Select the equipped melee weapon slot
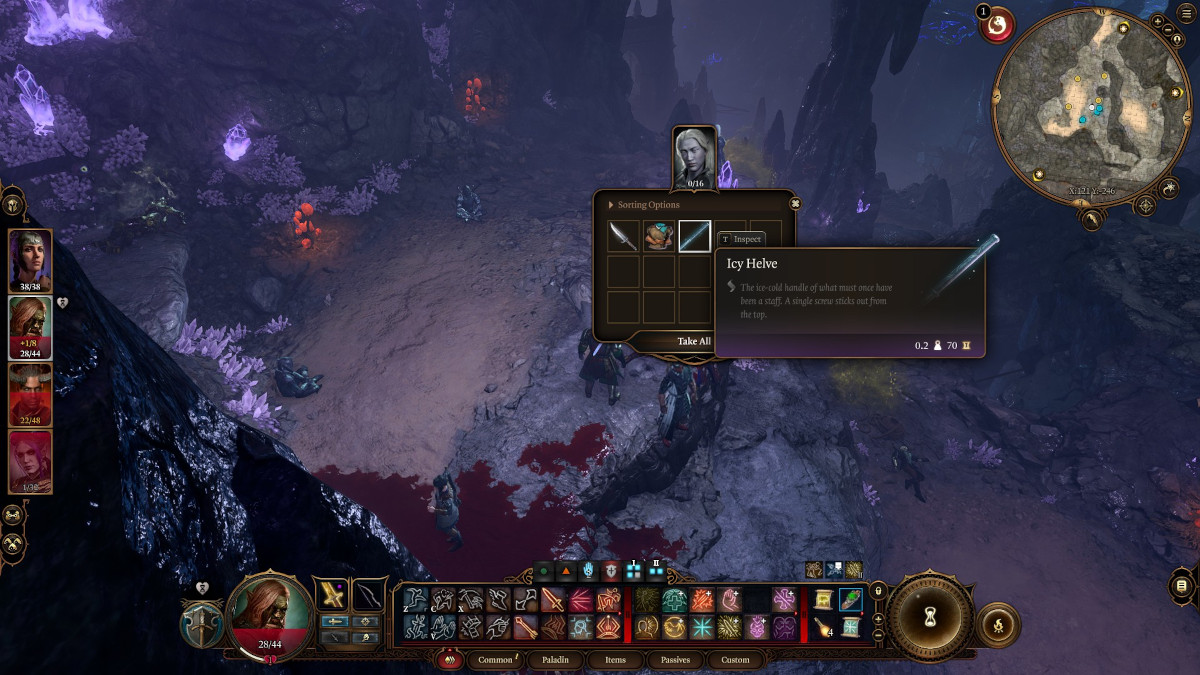Image resolution: width=1200 pixels, height=675 pixels. pyautogui.click(x=332, y=595)
